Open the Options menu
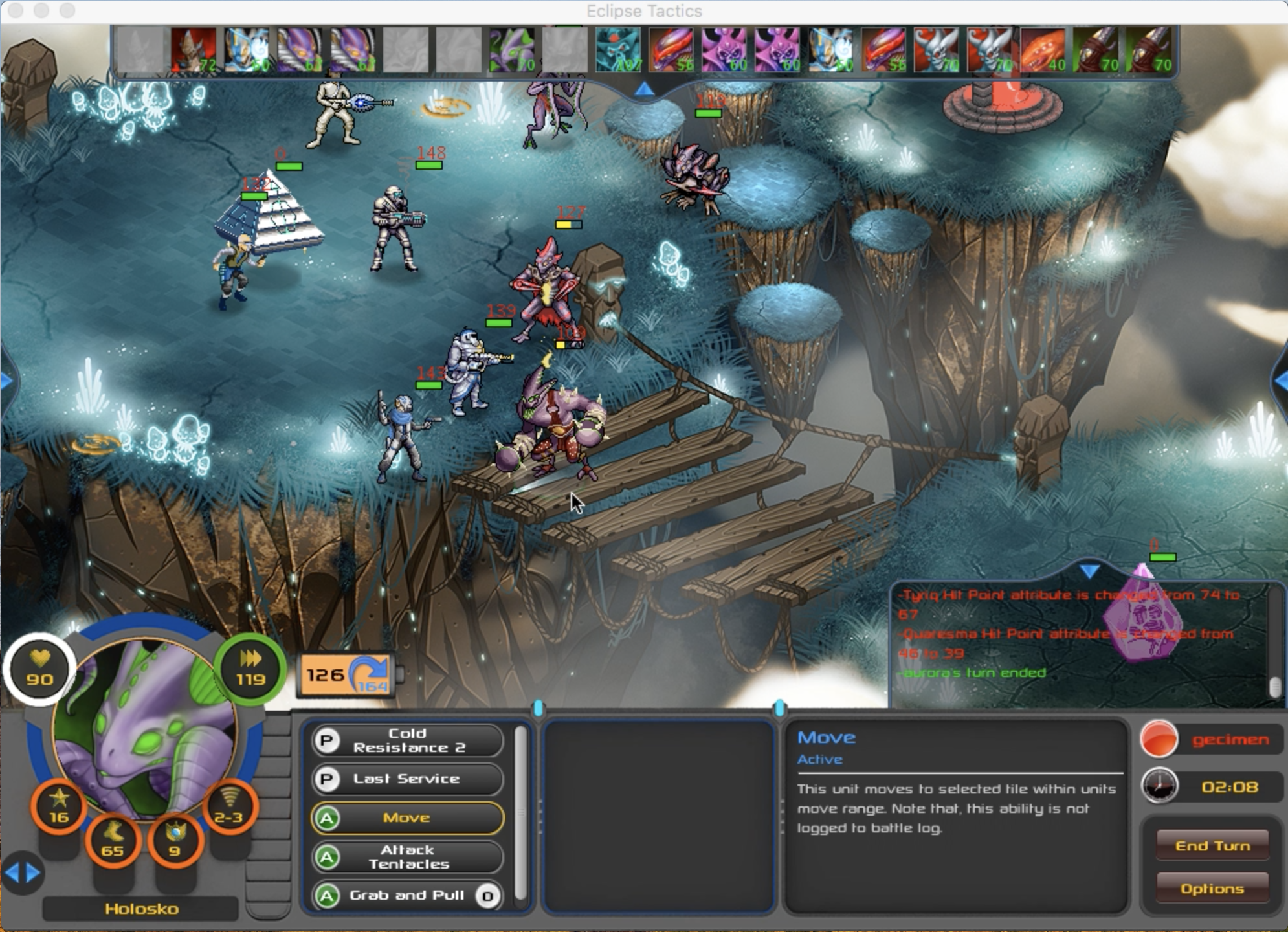This screenshot has height=932, width=1288. pyautogui.click(x=1212, y=889)
